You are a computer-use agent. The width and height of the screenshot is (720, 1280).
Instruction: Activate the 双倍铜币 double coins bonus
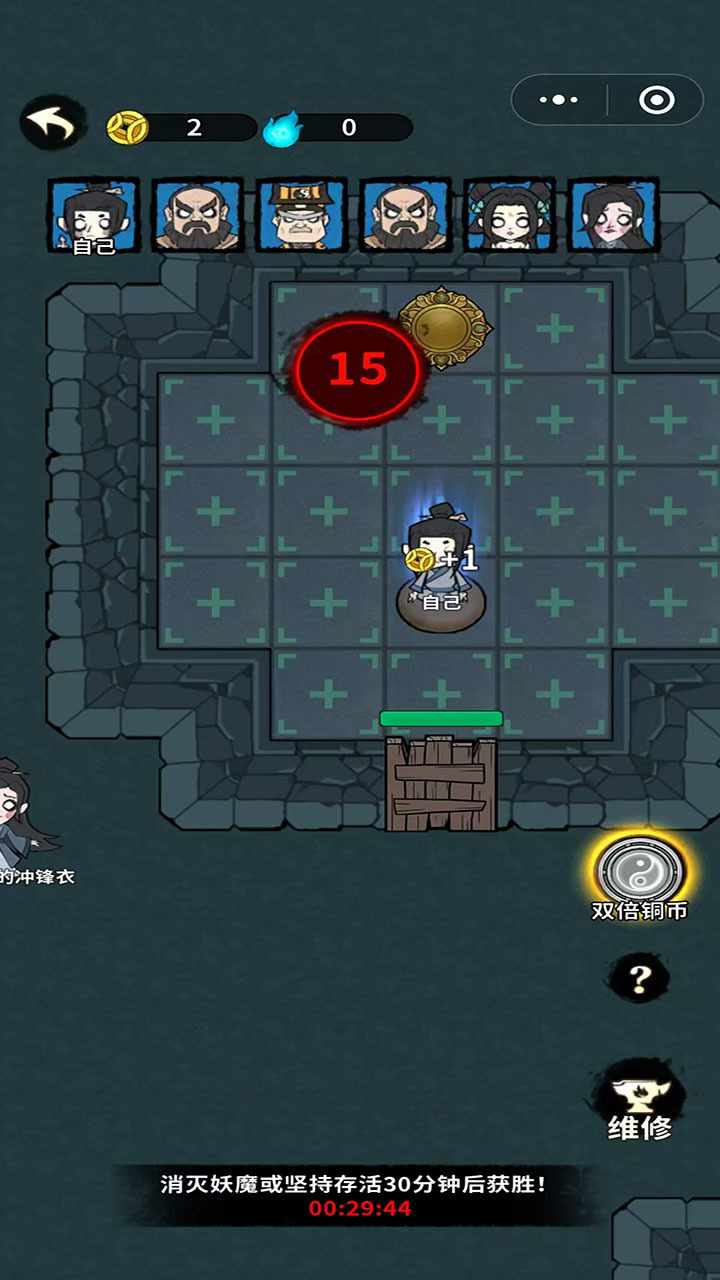pos(640,873)
